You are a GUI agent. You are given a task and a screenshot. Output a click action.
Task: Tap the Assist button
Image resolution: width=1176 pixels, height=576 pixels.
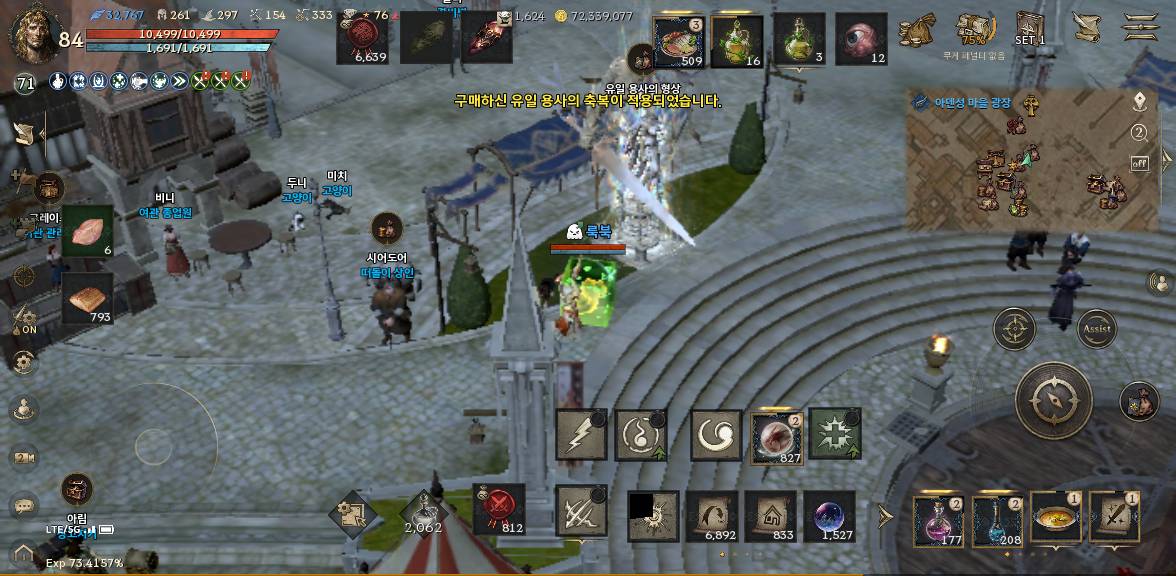1095,328
